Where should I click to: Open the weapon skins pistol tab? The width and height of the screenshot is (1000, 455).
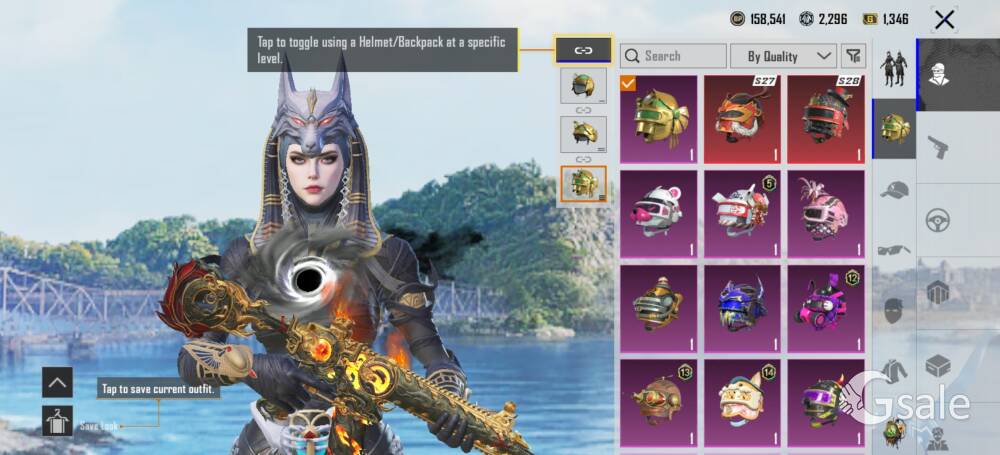(x=938, y=146)
